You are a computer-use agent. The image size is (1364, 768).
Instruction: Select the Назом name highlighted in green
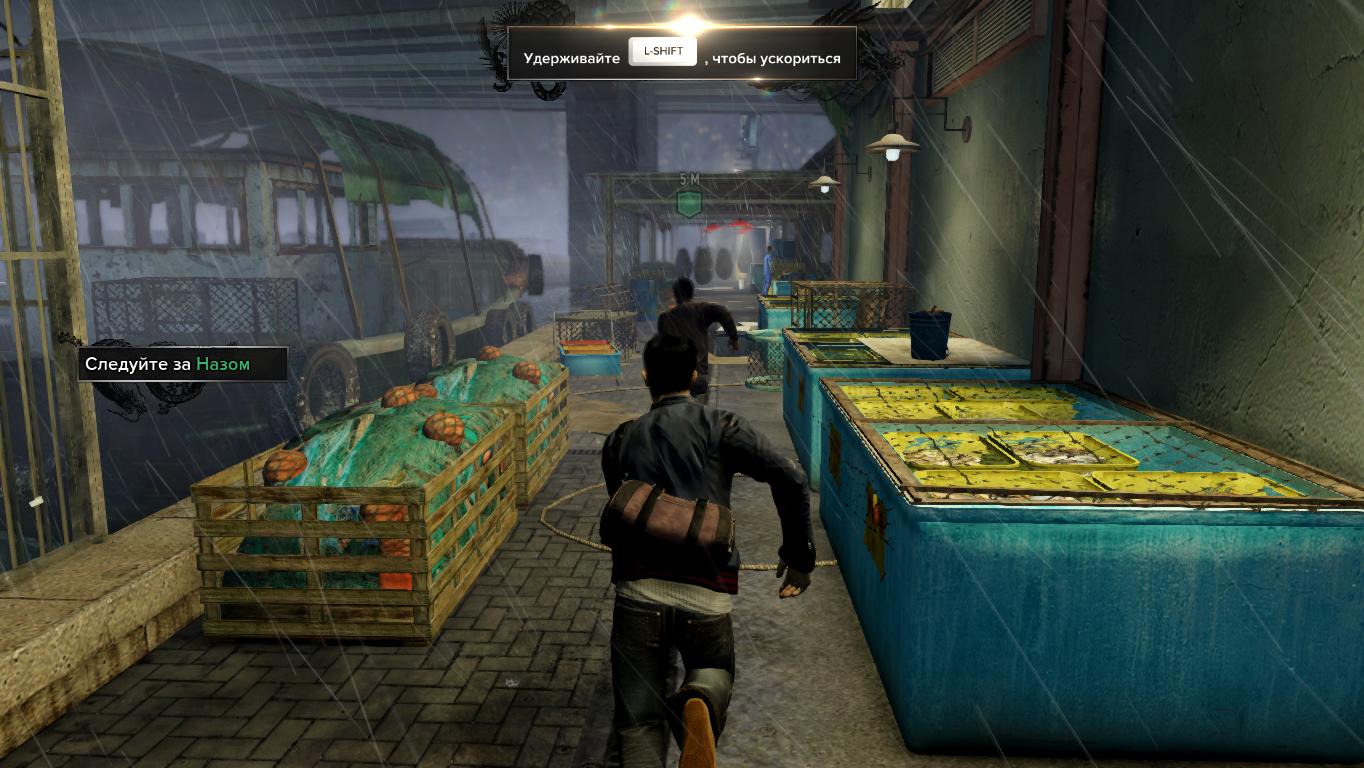click(222, 364)
